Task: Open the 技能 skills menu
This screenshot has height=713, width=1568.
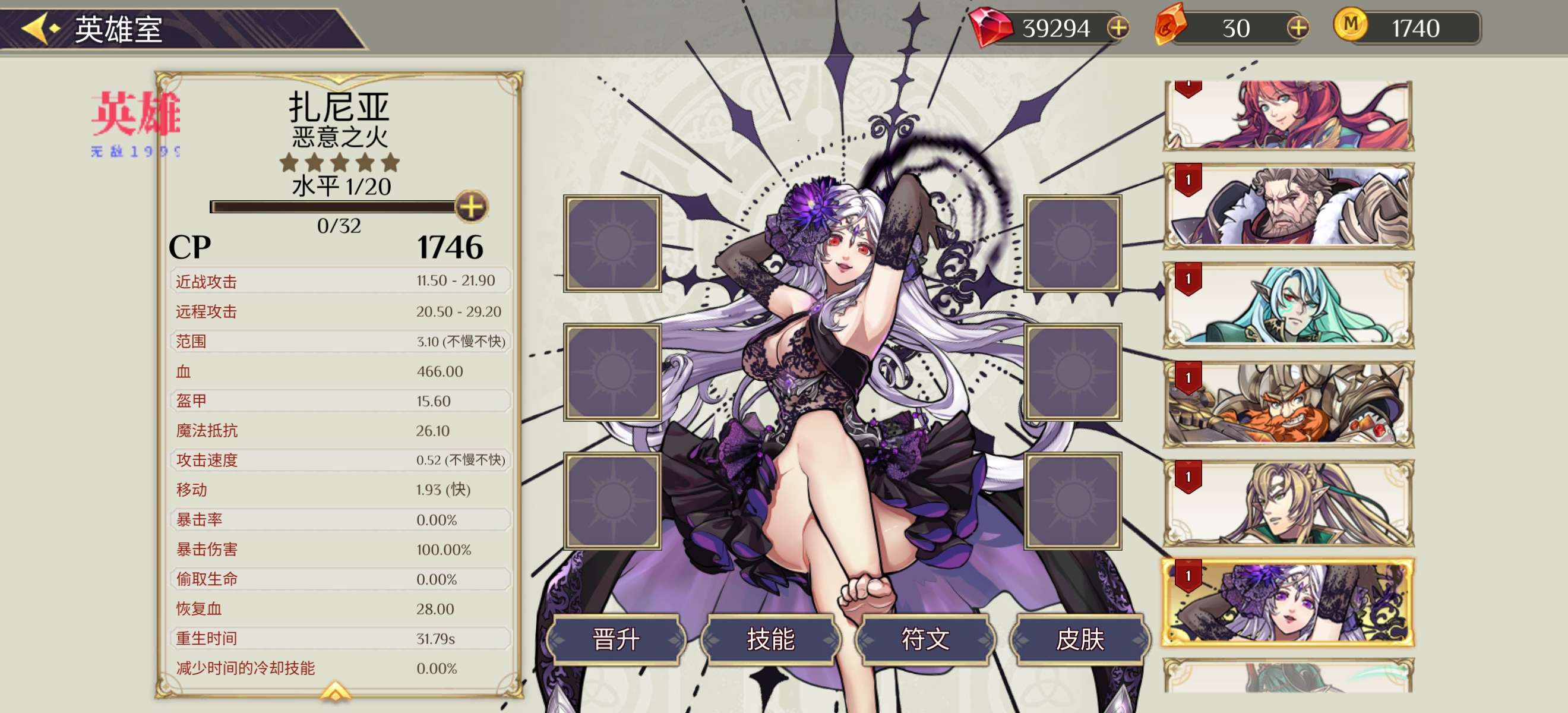Action: [770, 639]
